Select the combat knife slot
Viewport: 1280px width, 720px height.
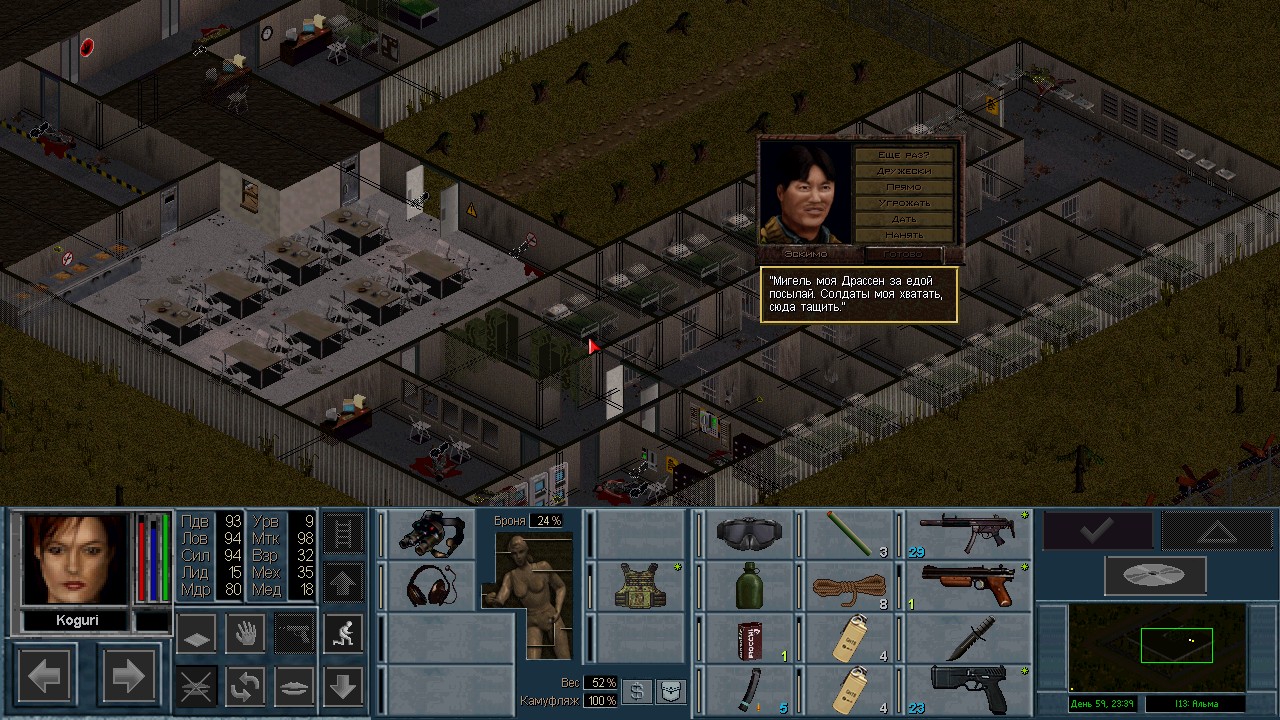click(x=968, y=637)
